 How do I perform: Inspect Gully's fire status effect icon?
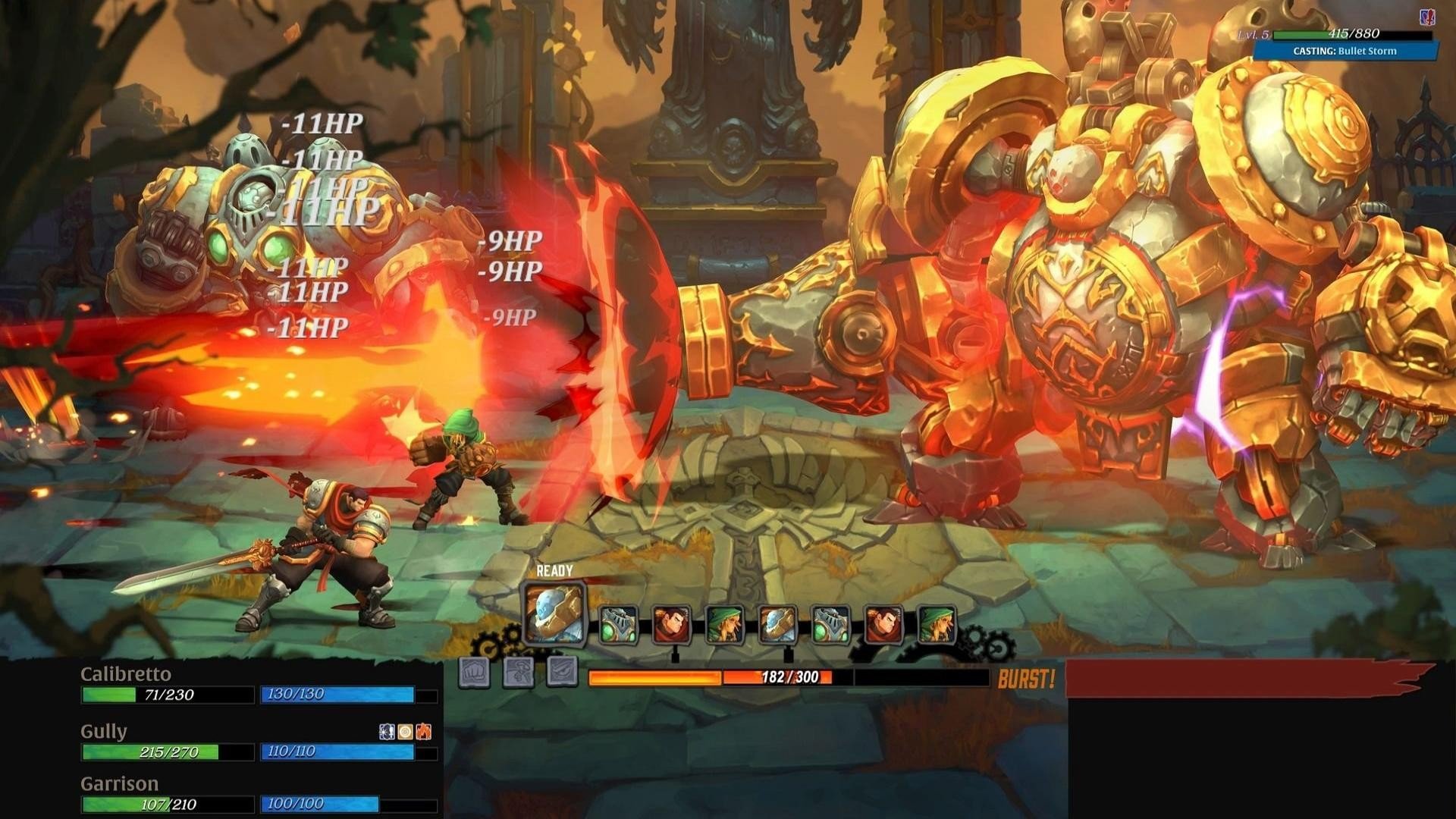tap(424, 732)
